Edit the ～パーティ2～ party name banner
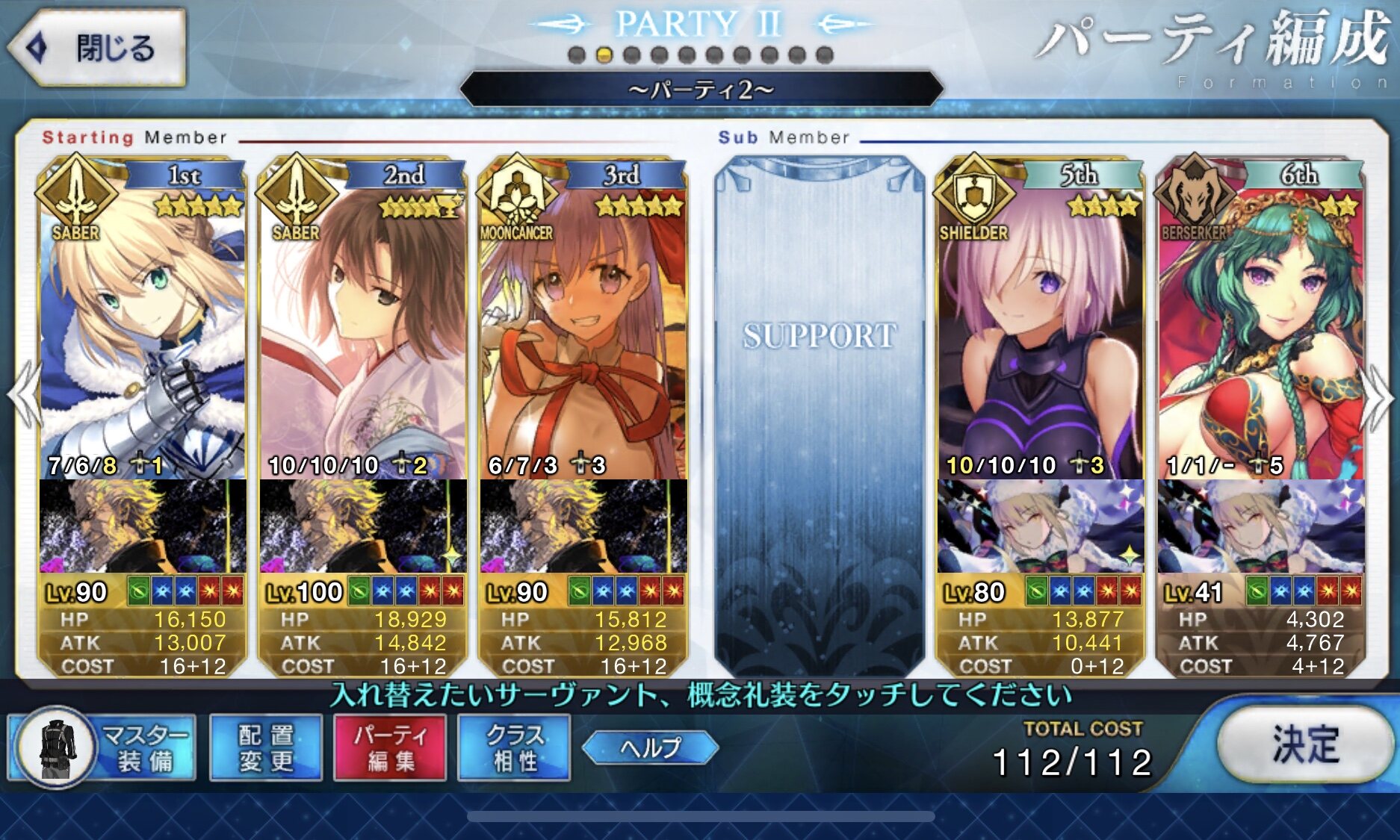Screen dimensions: 1400x840 pos(701,90)
